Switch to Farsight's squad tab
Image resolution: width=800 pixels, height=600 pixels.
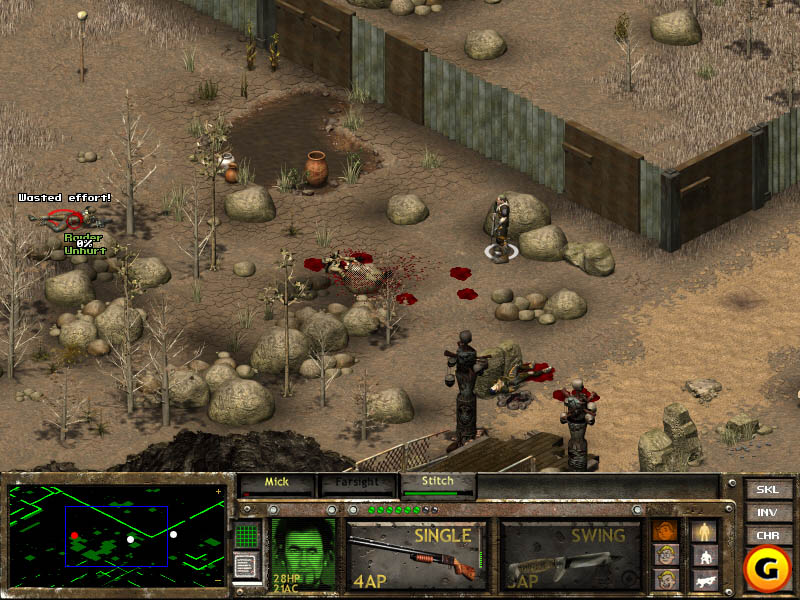point(357,483)
